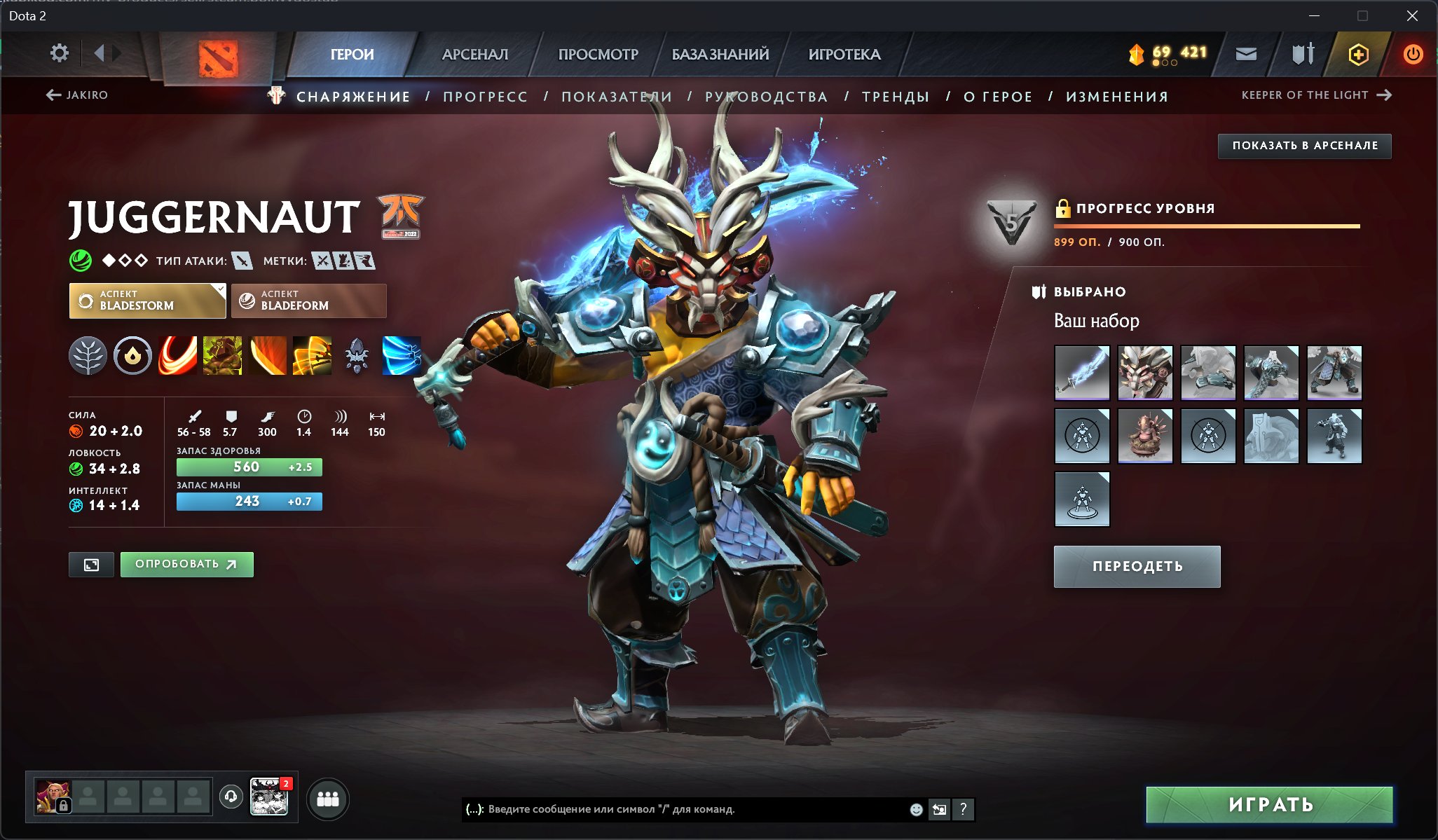Open the notifications mail icon
Image resolution: width=1438 pixels, height=840 pixels.
pyautogui.click(x=1247, y=53)
